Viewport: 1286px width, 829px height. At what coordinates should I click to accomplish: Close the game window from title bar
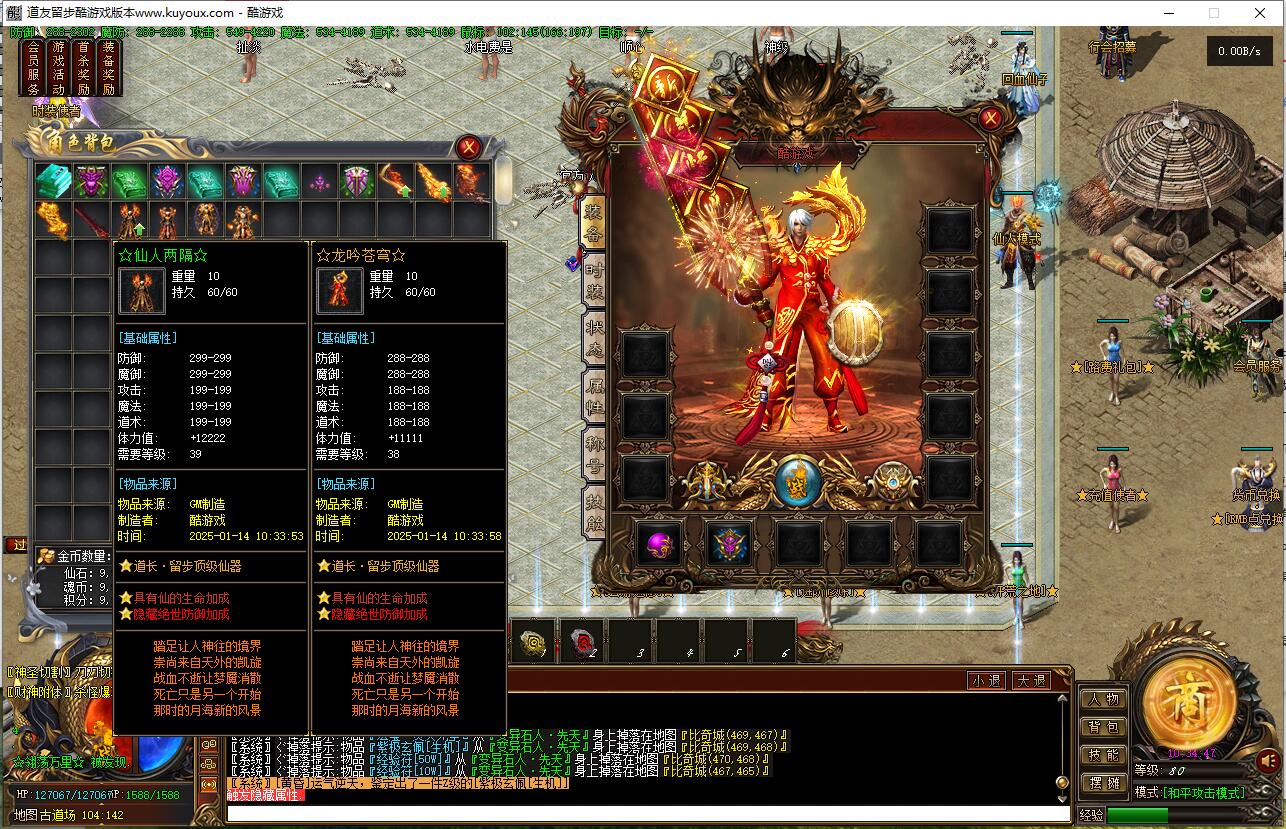1260,13
